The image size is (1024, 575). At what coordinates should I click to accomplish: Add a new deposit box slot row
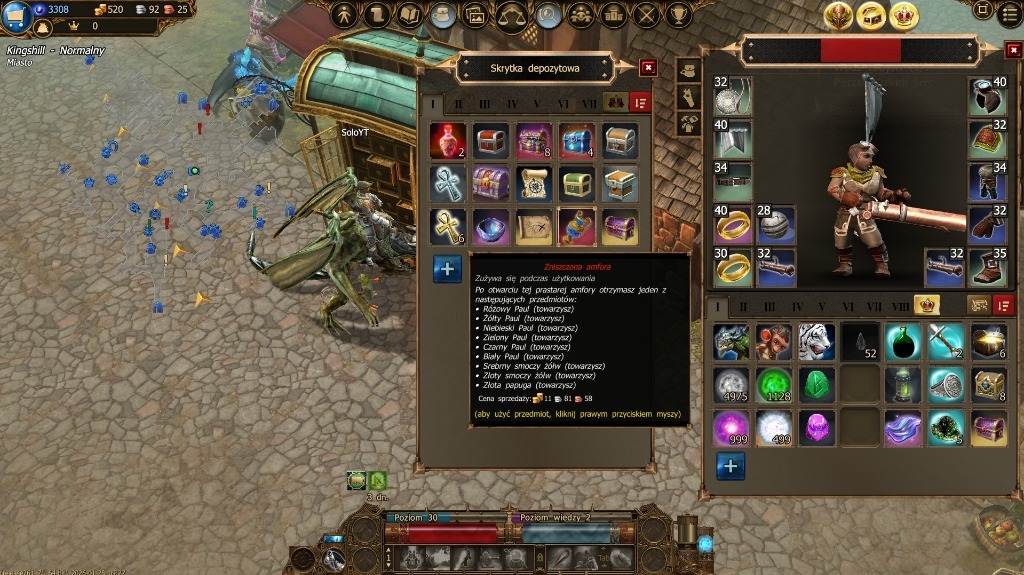pos(447,268)
